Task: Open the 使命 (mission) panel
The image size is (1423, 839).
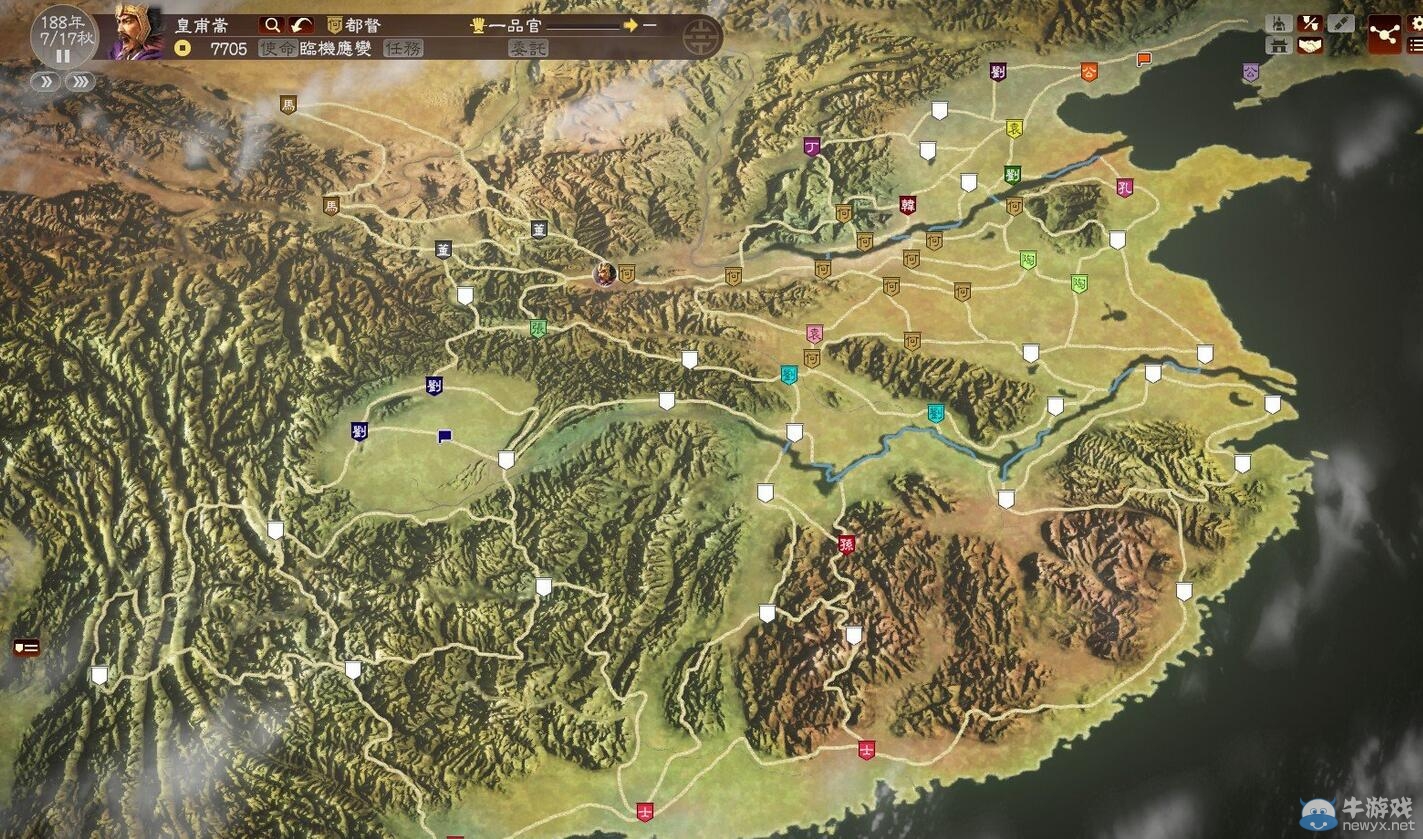Action: (x=277, y=48)
